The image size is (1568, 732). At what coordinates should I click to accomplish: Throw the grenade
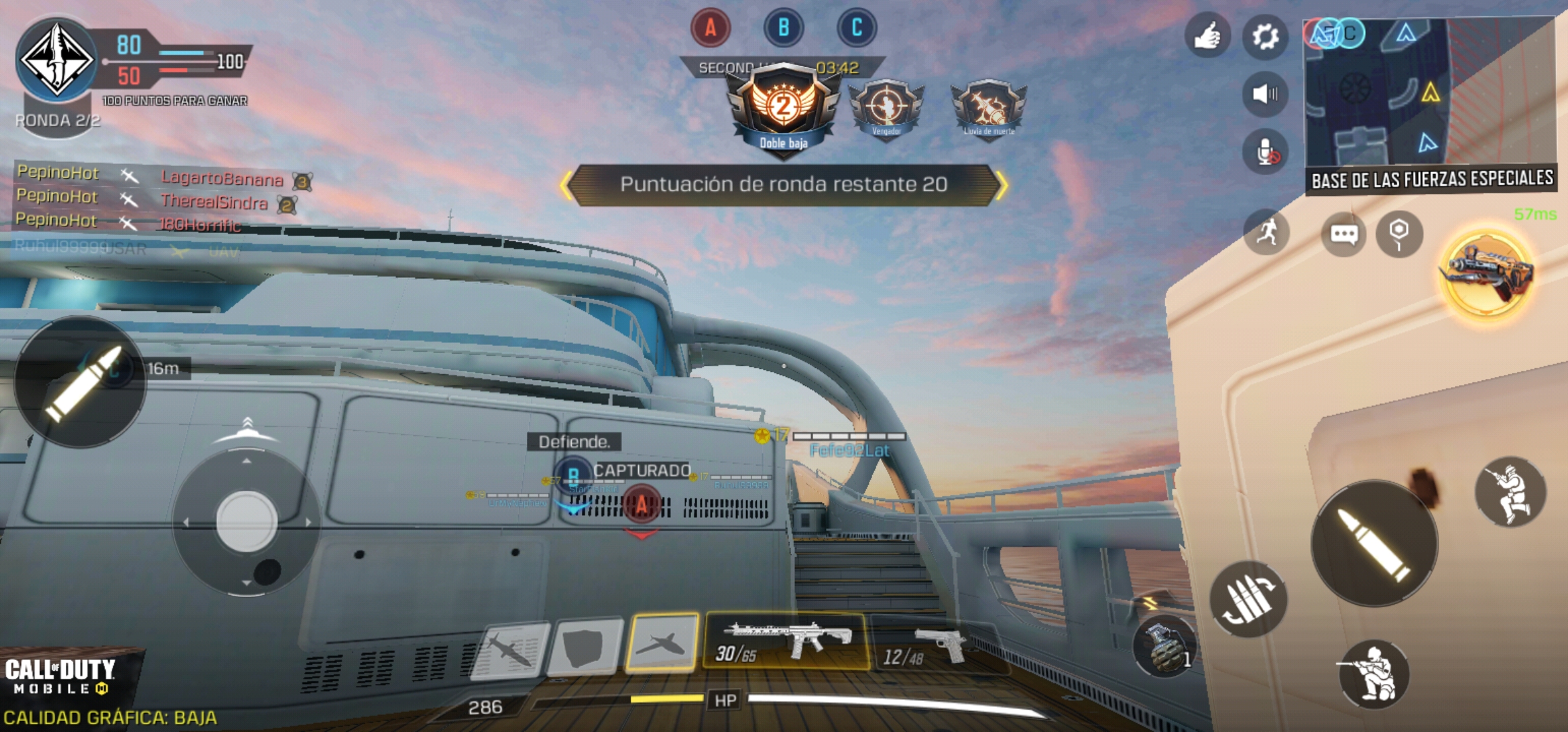click(x=1165, y=646)
